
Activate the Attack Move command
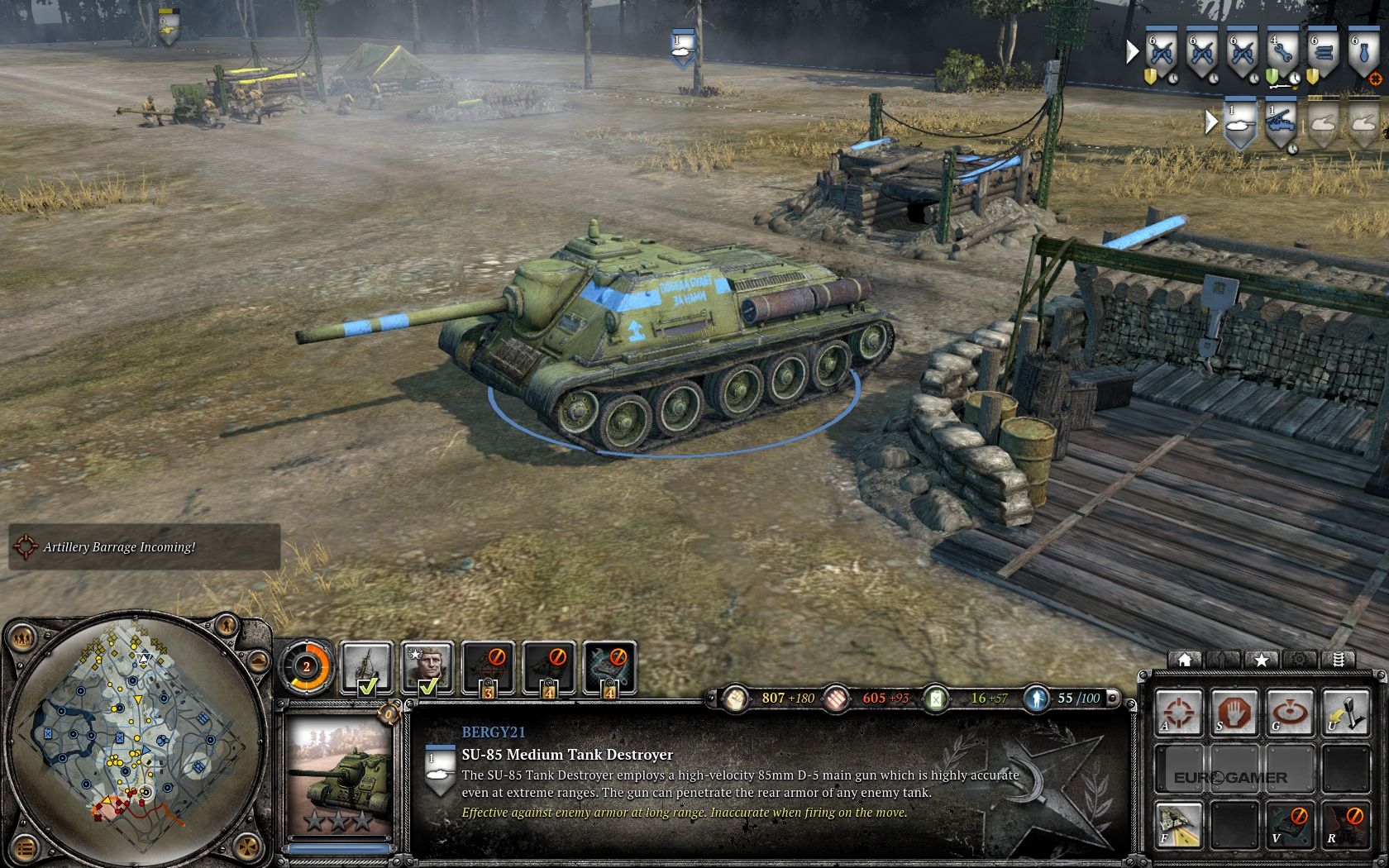pyautogui.click(x=1179, y=713)
